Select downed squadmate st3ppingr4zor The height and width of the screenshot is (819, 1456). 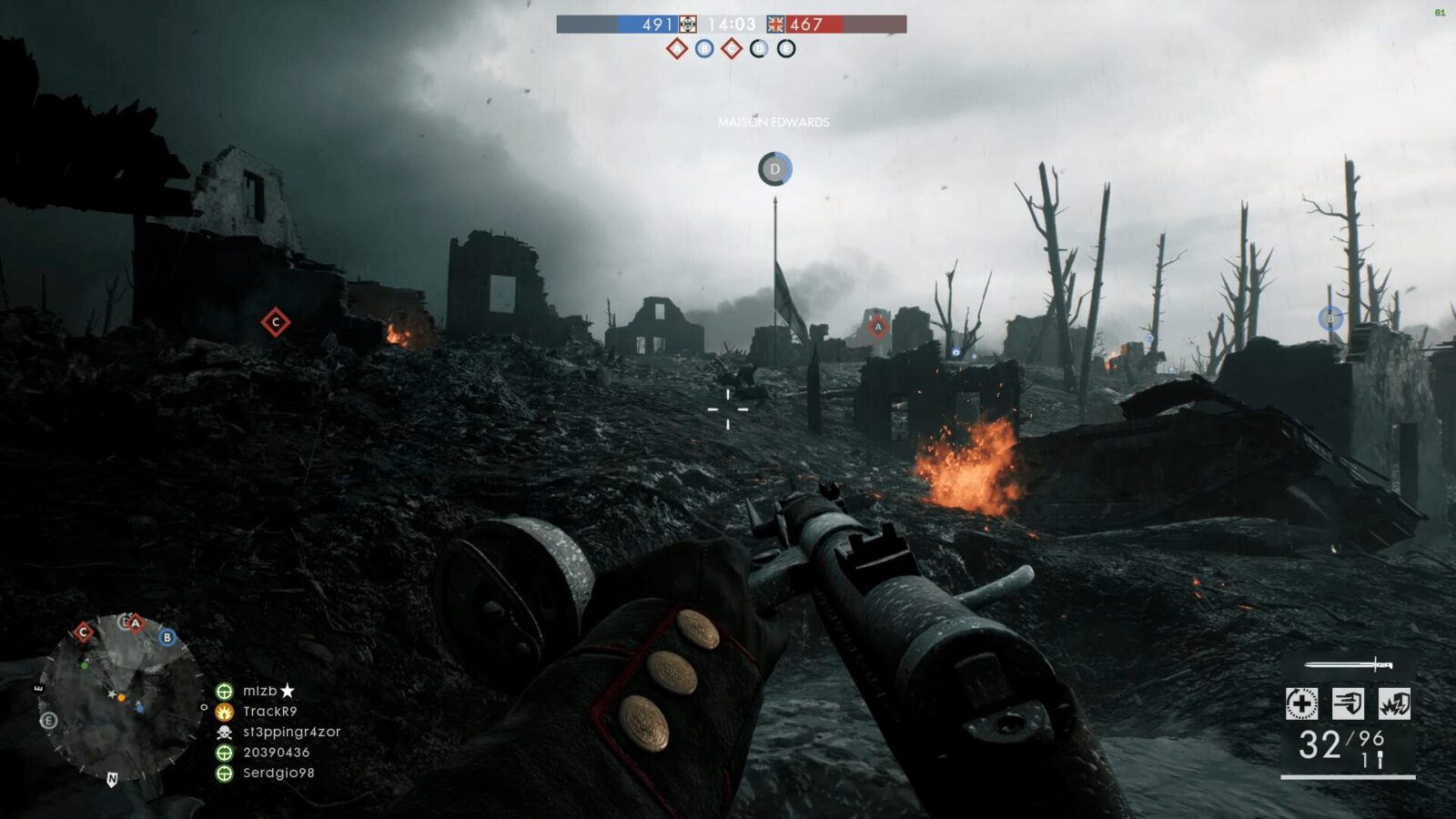tap(291, 732)
